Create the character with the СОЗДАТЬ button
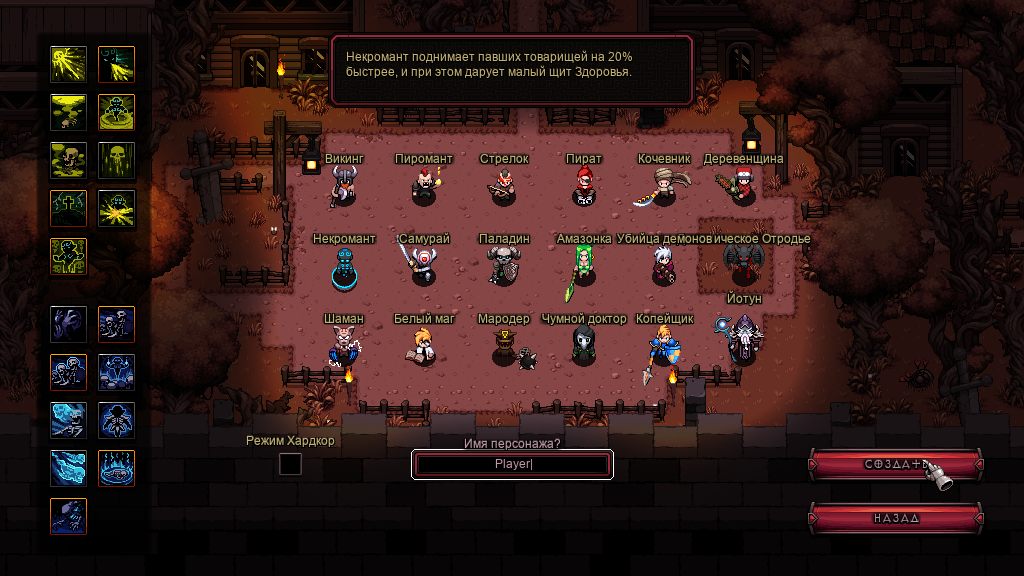 pyautogui.click(x=895, y=464)
